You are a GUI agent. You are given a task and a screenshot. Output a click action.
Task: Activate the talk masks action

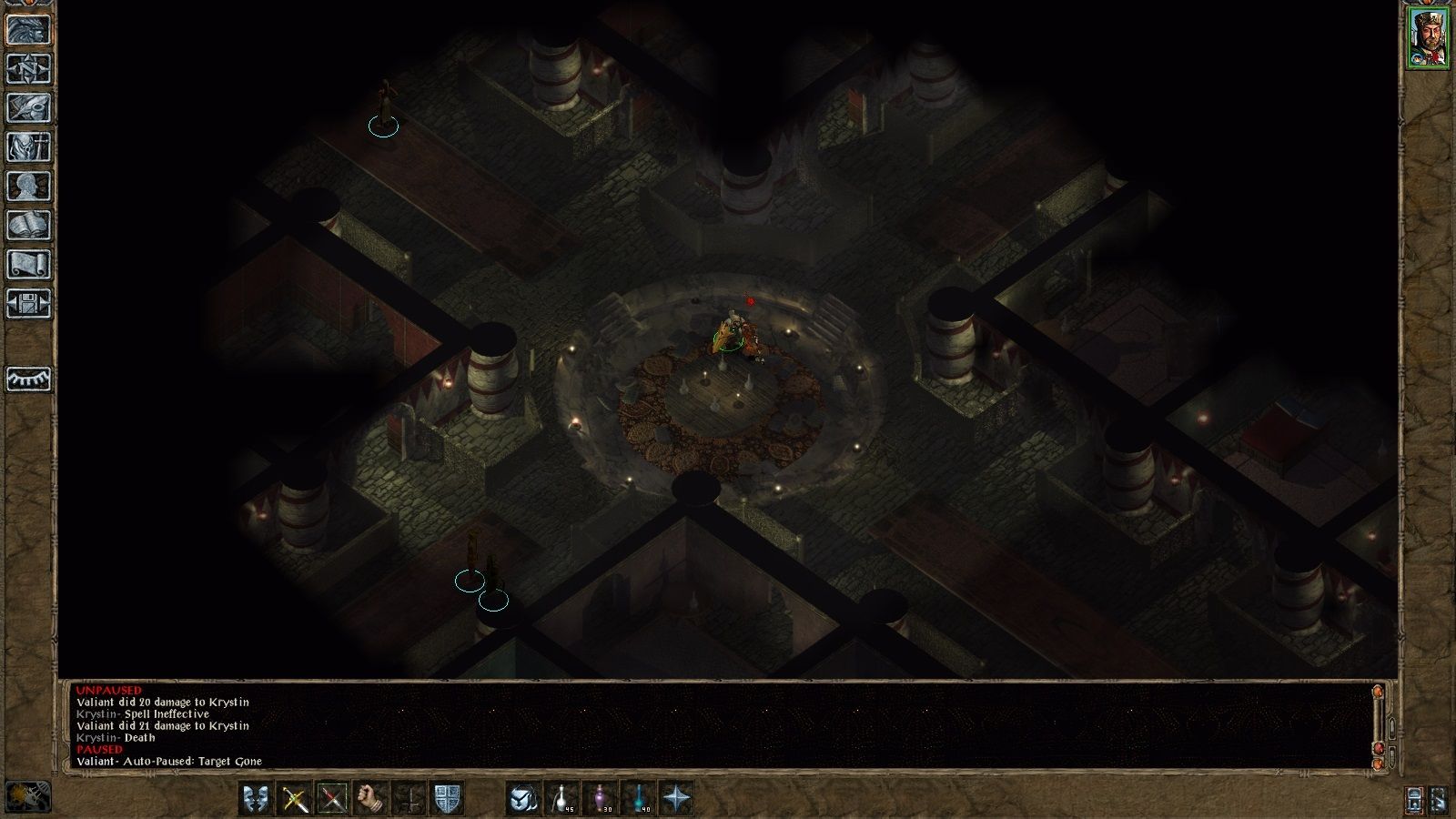tap(256, 799)
